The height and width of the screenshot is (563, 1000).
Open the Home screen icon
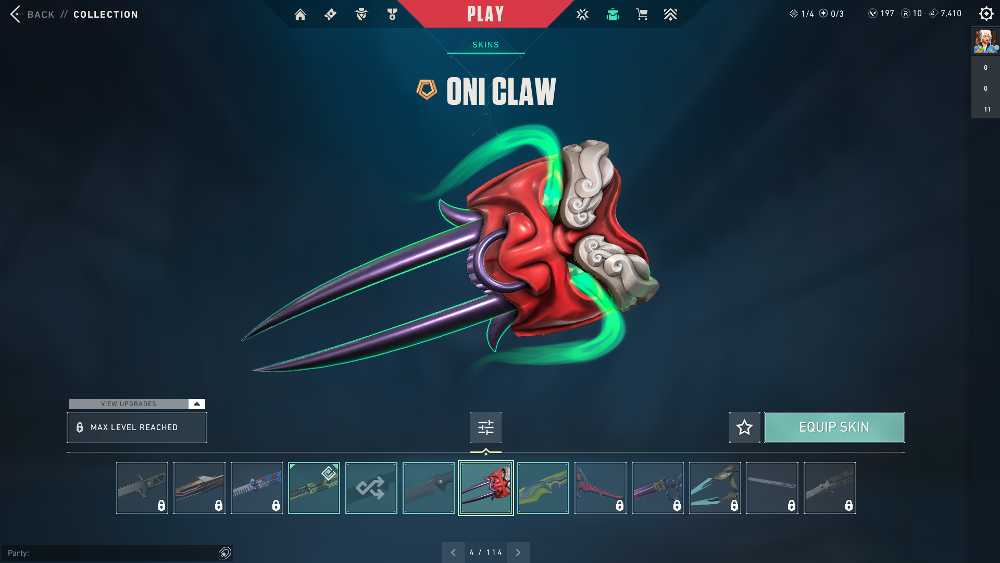coord(300,15)
